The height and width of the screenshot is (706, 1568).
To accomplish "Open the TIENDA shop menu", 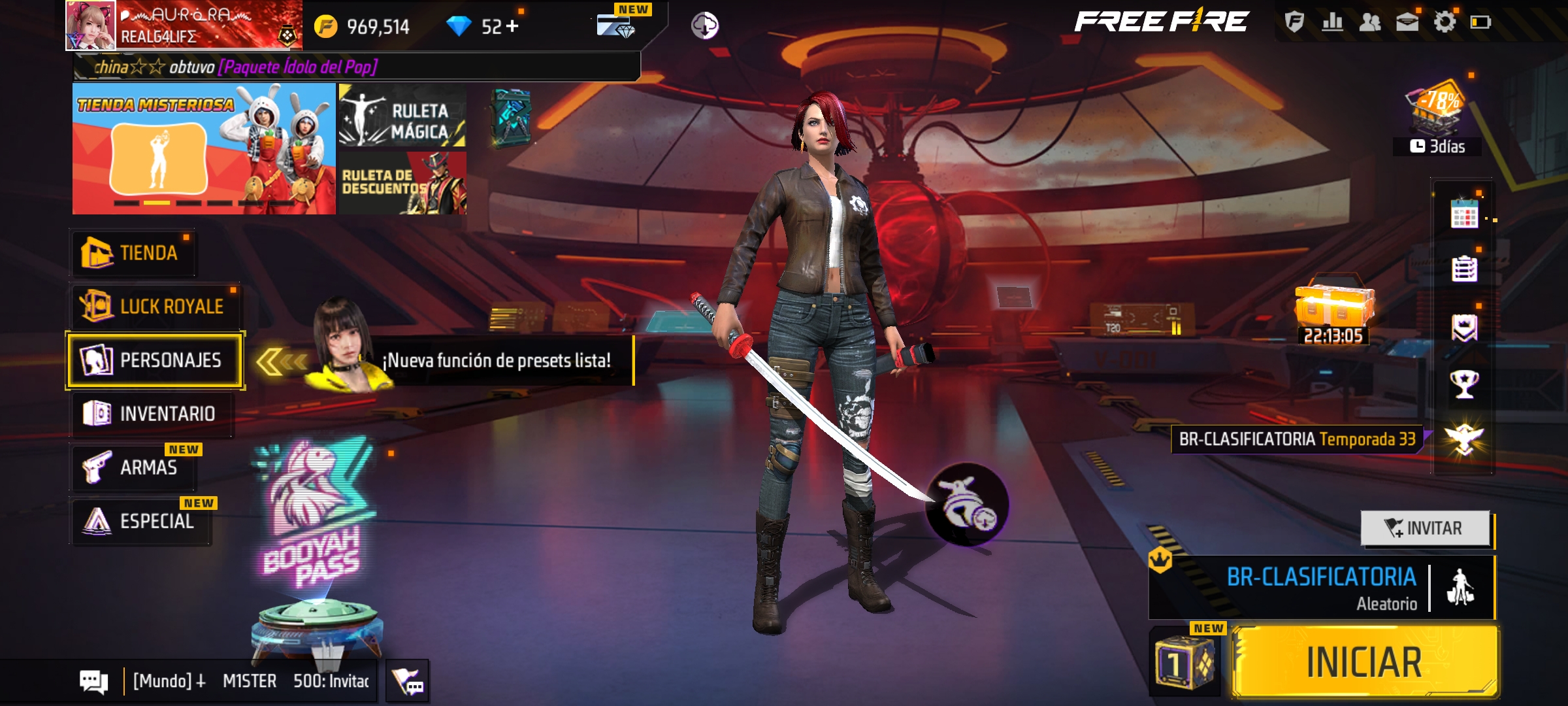I will 133,253.
